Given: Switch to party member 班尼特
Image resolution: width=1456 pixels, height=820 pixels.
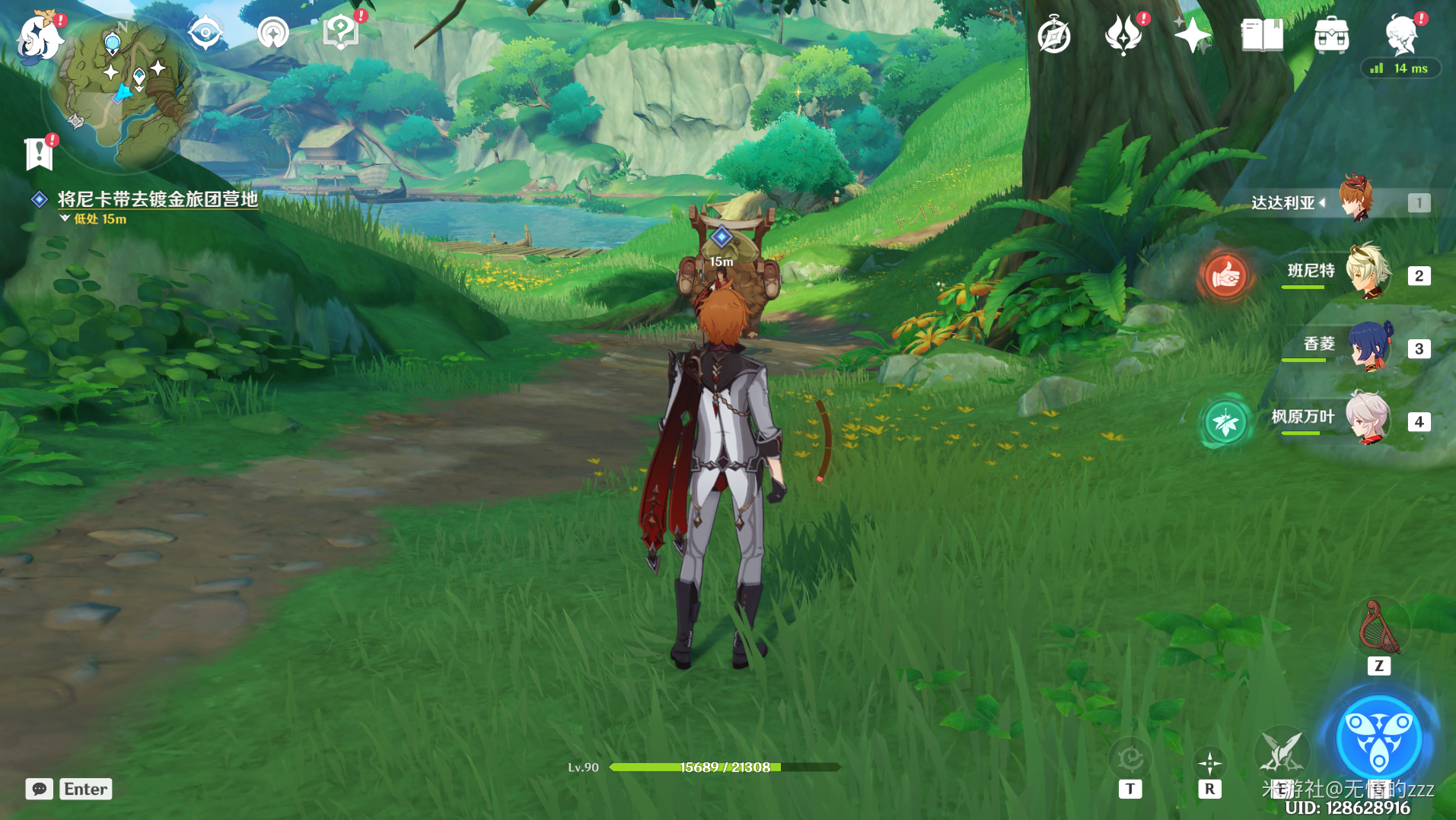Looking at the screenshot, I should point(1368,272).
